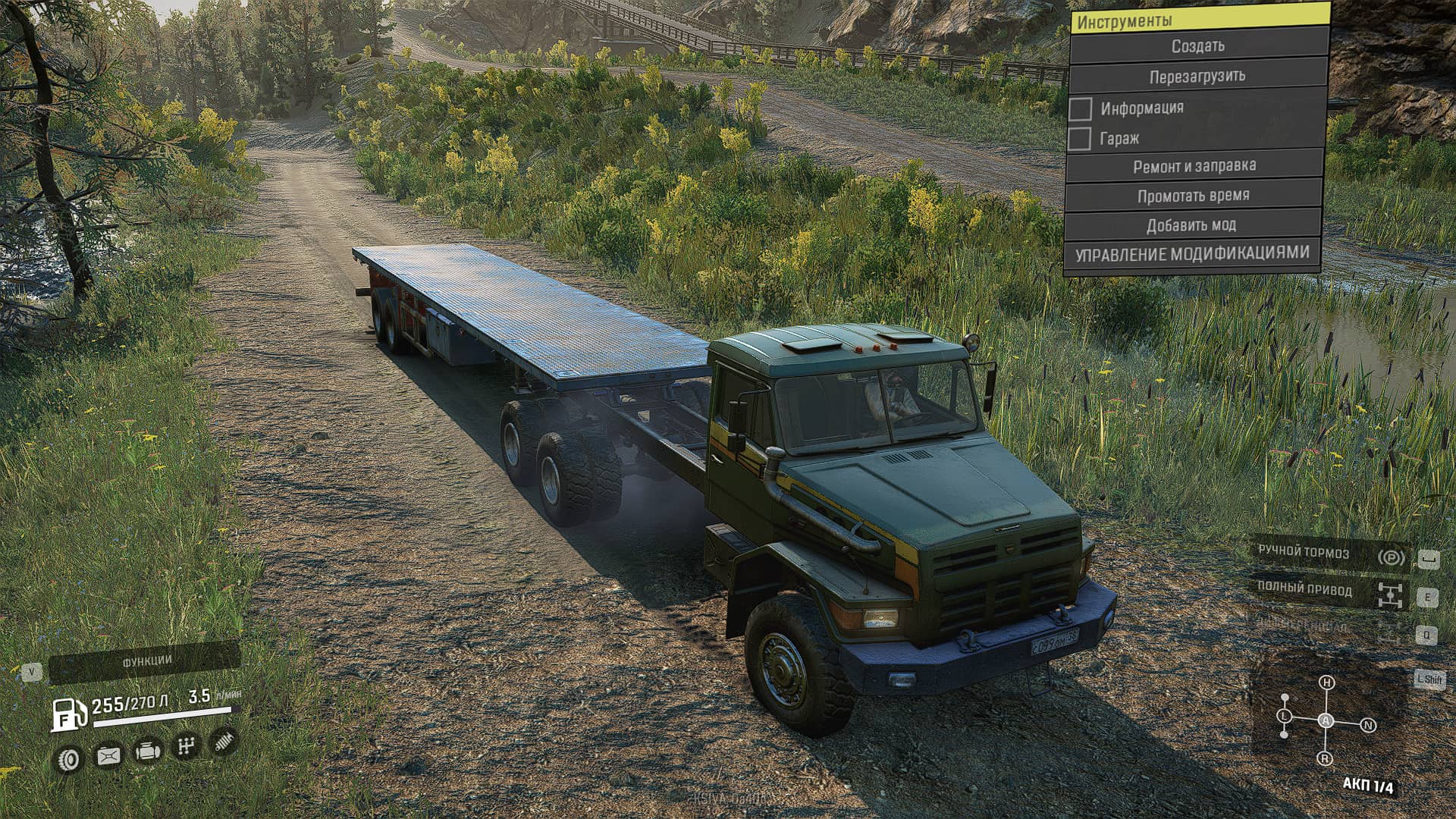Choose Перезагрузить in the tools menu

[1197, 77]
